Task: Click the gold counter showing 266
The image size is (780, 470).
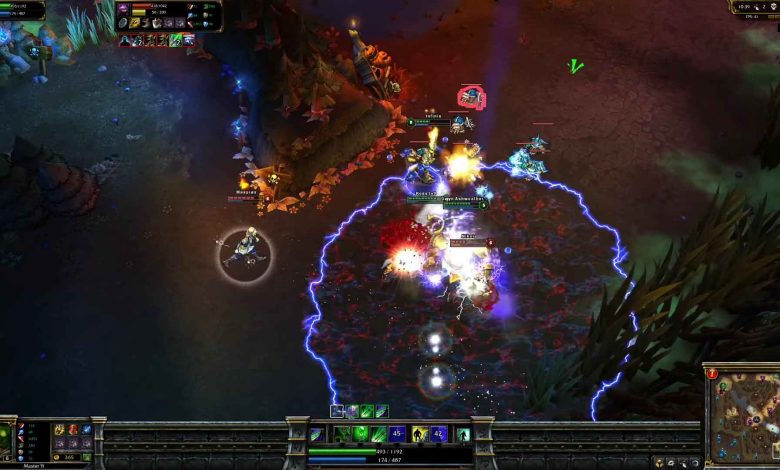Action: tap(70, 457)
